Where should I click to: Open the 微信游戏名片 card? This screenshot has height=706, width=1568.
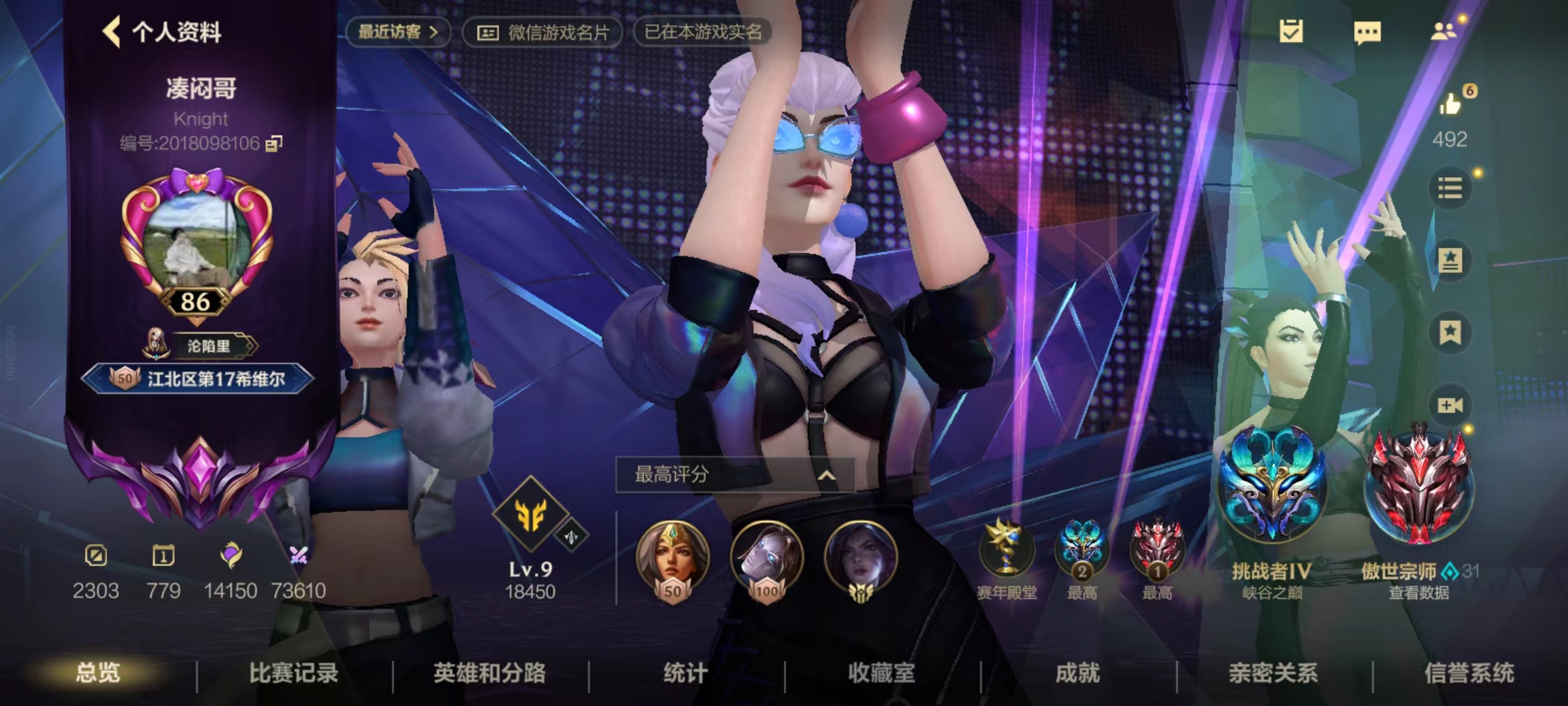click(544, 32)
